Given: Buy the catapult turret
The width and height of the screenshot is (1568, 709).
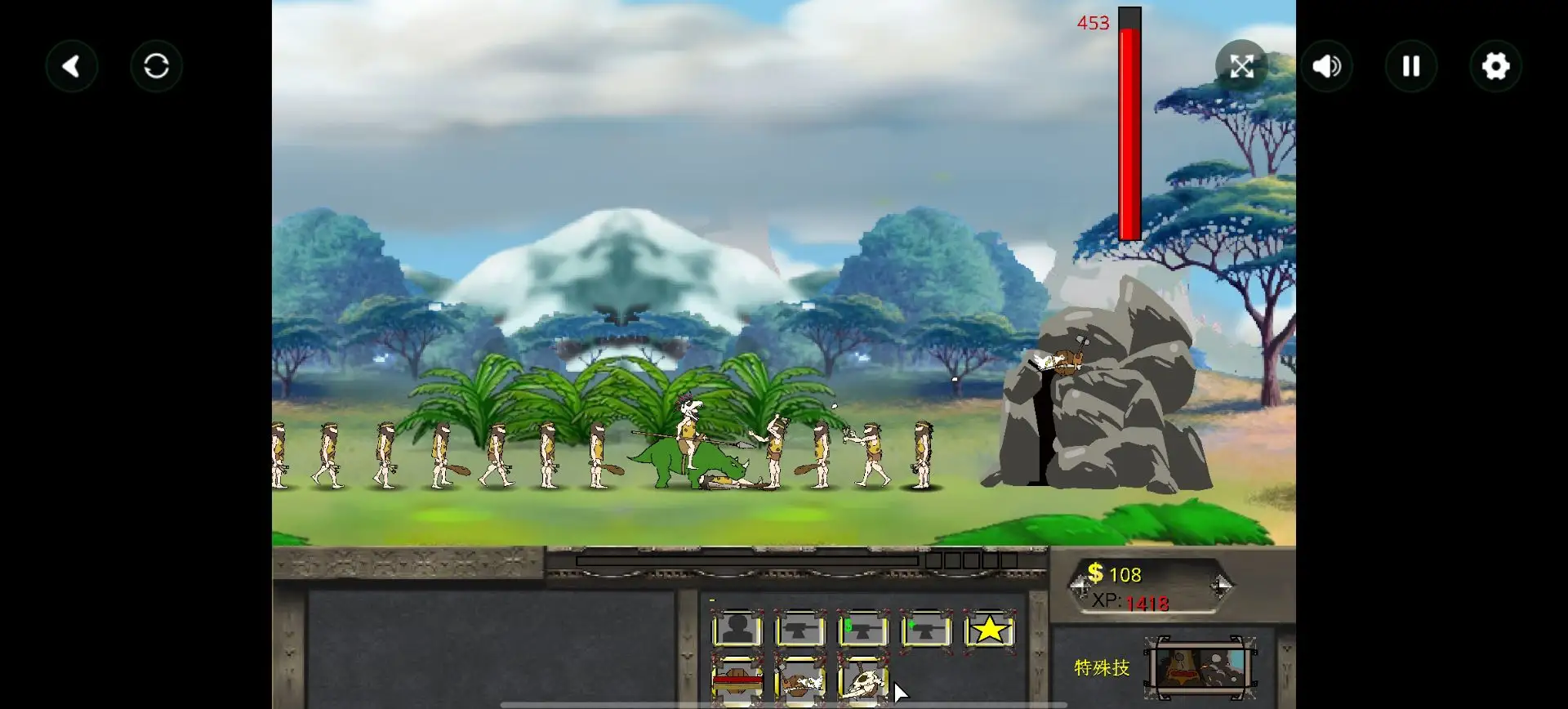Looking at the screenshot, I should (x=800, y=681).
